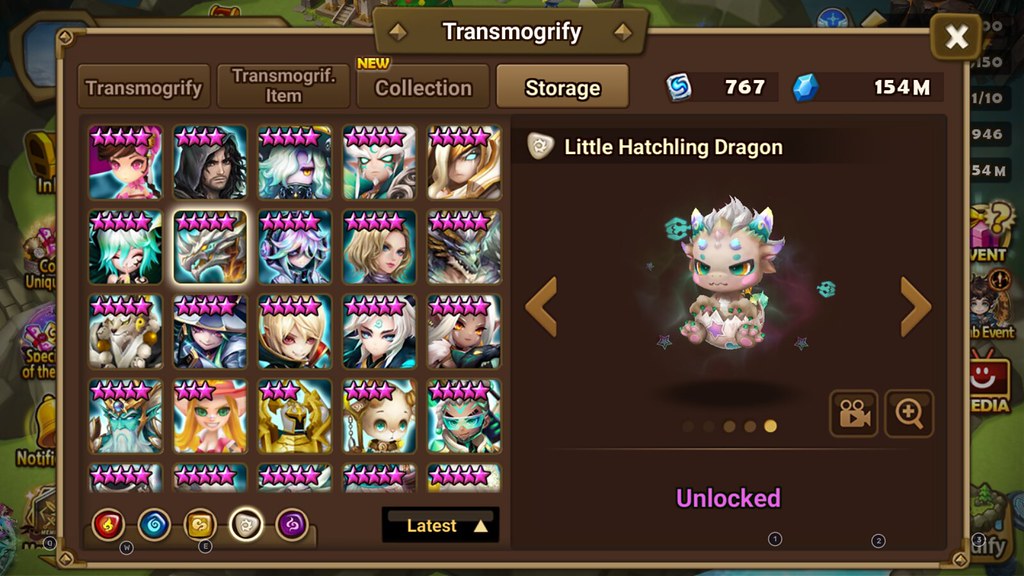This screenshot has width=1024, height=576.
Task: Play the transmogrification preview video
Action: point(853,414)
